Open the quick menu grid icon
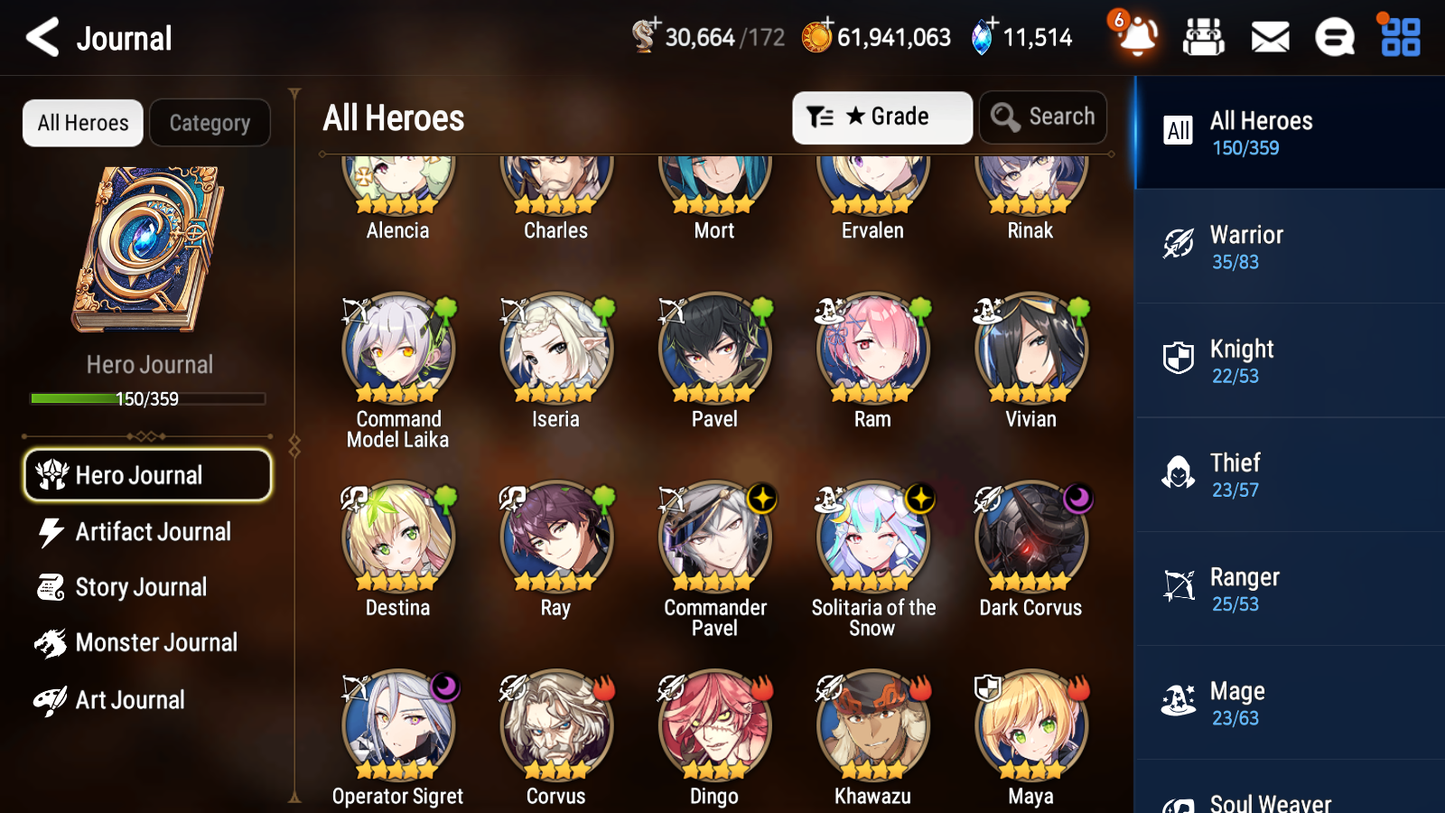 coord(1398,35)
